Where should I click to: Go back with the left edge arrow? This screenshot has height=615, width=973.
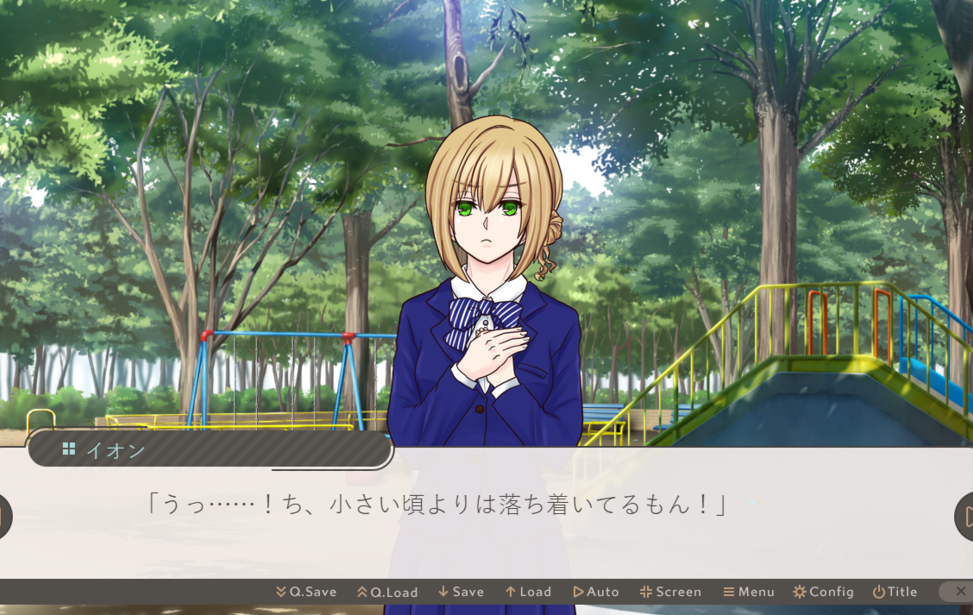point(4,516)
